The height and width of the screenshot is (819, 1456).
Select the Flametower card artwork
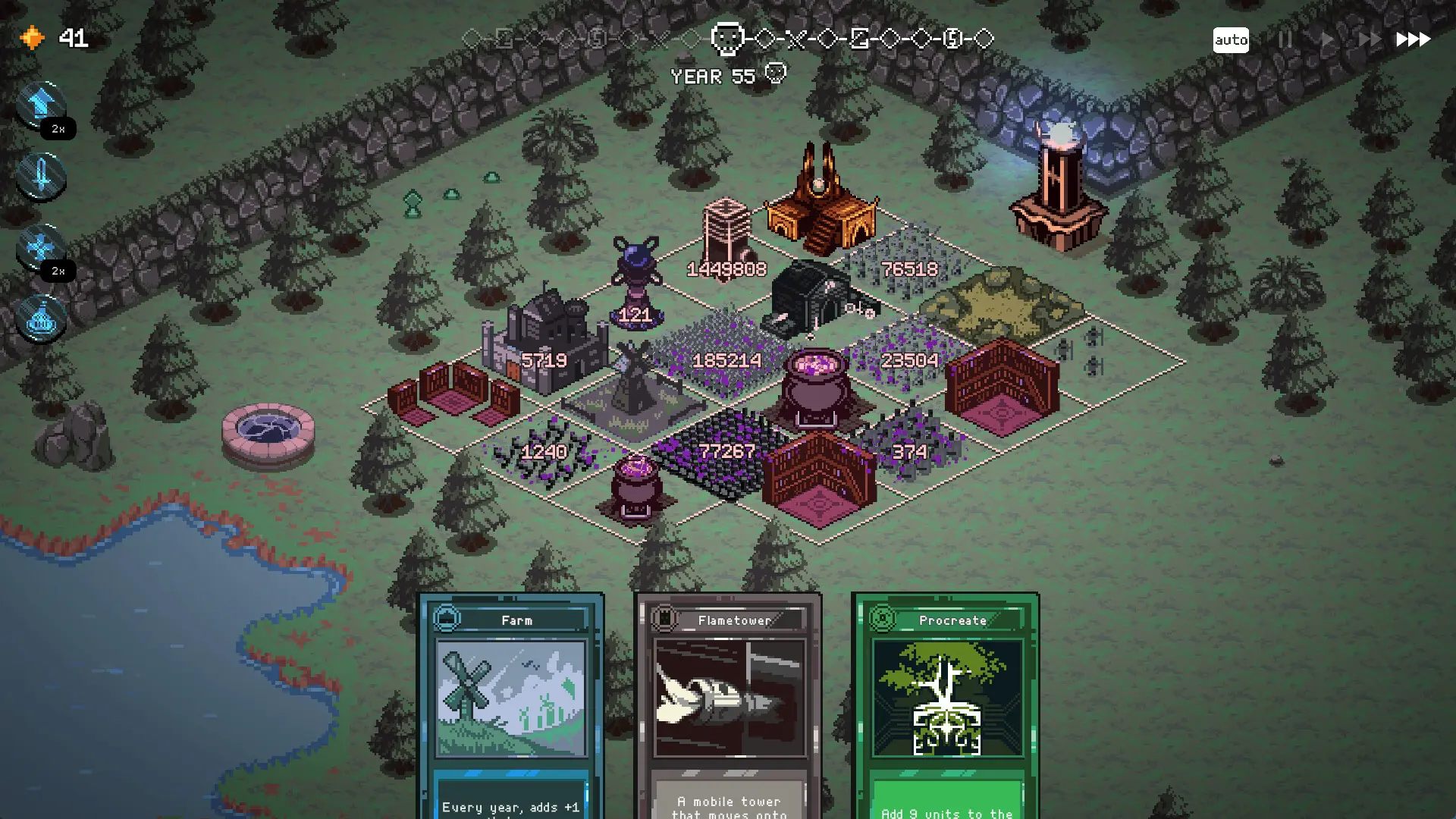[x=730, y=698]
